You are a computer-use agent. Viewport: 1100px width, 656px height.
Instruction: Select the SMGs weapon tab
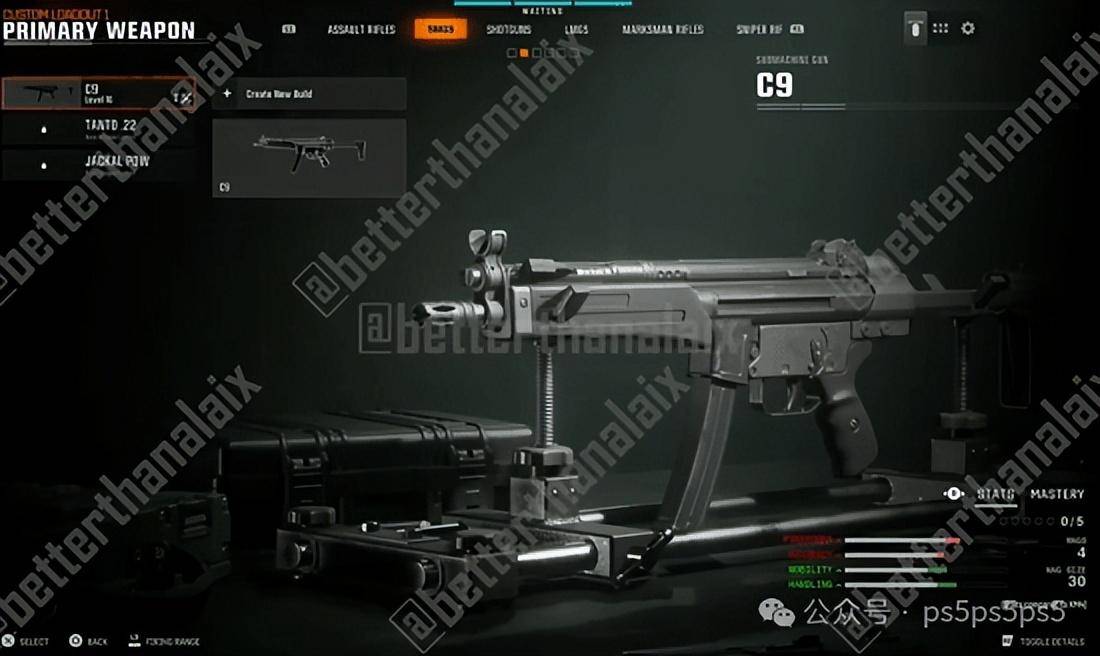coord(440,30)
